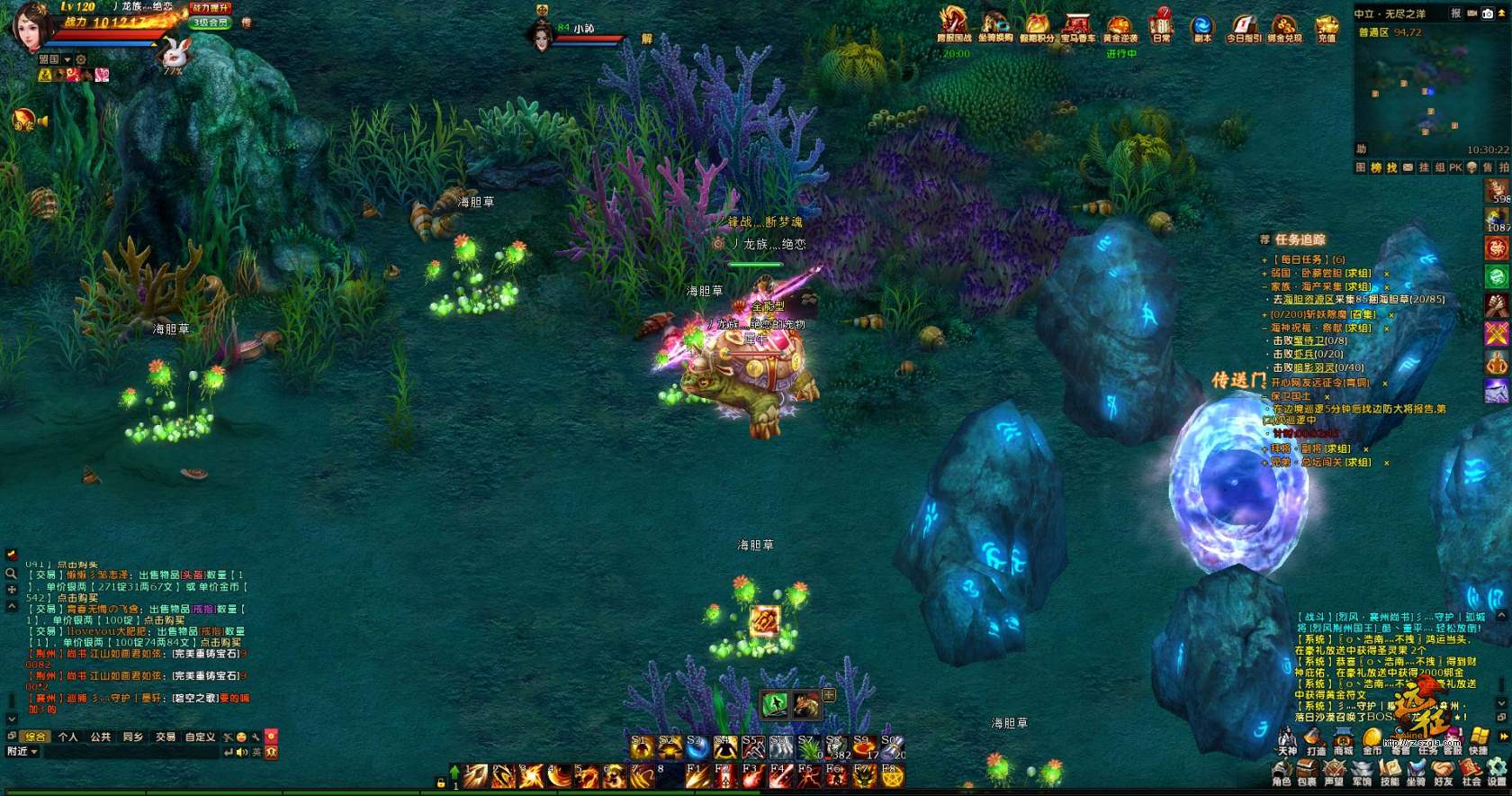This screenshot has height=796, width=1512.
Task: Click the chat text input field
Action: (135, 752)
